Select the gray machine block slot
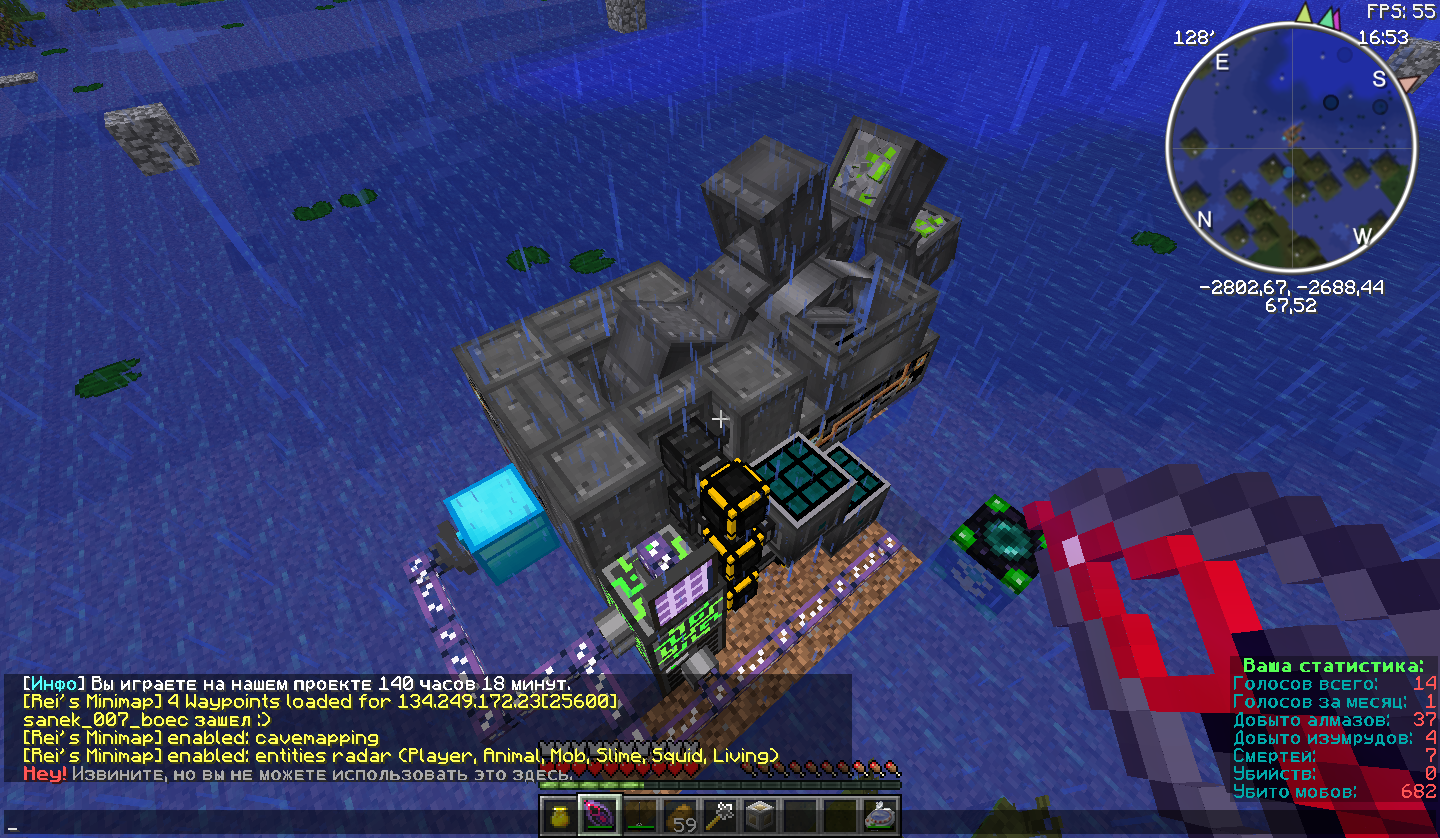The height and width of the screenshot is (838, 1440). point(761,815)
